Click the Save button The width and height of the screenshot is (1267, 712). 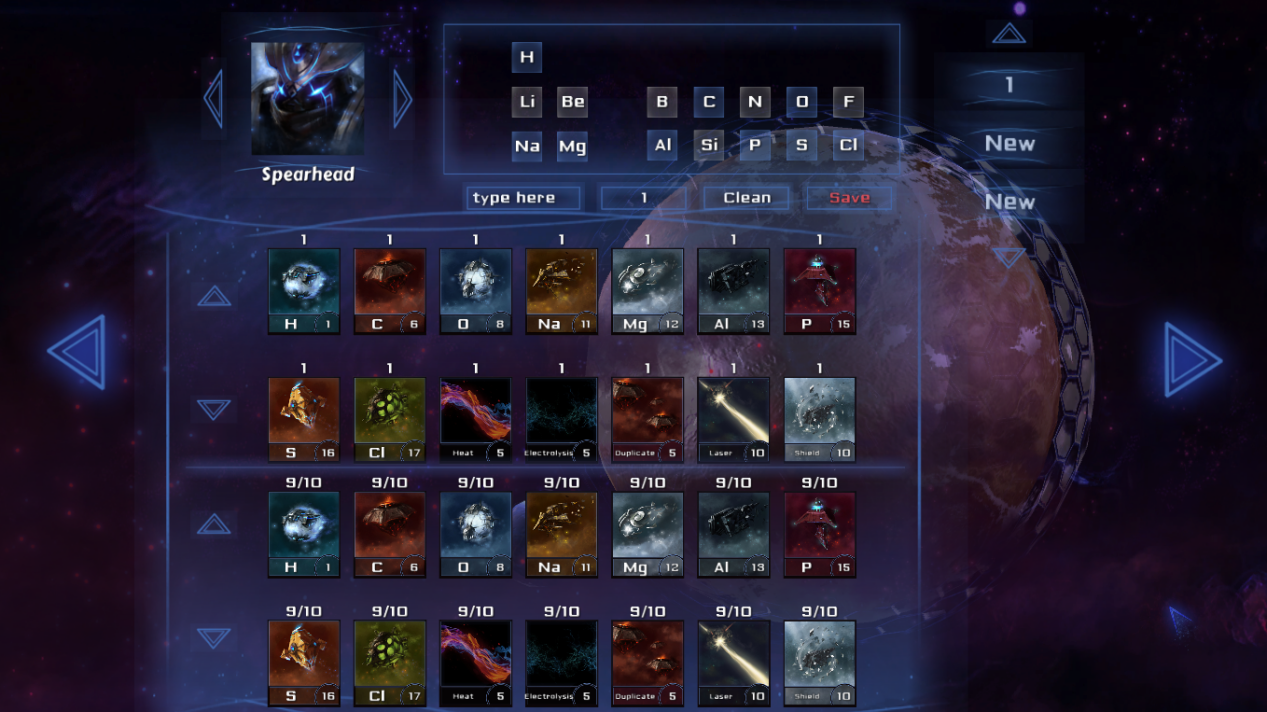[849, 198]
